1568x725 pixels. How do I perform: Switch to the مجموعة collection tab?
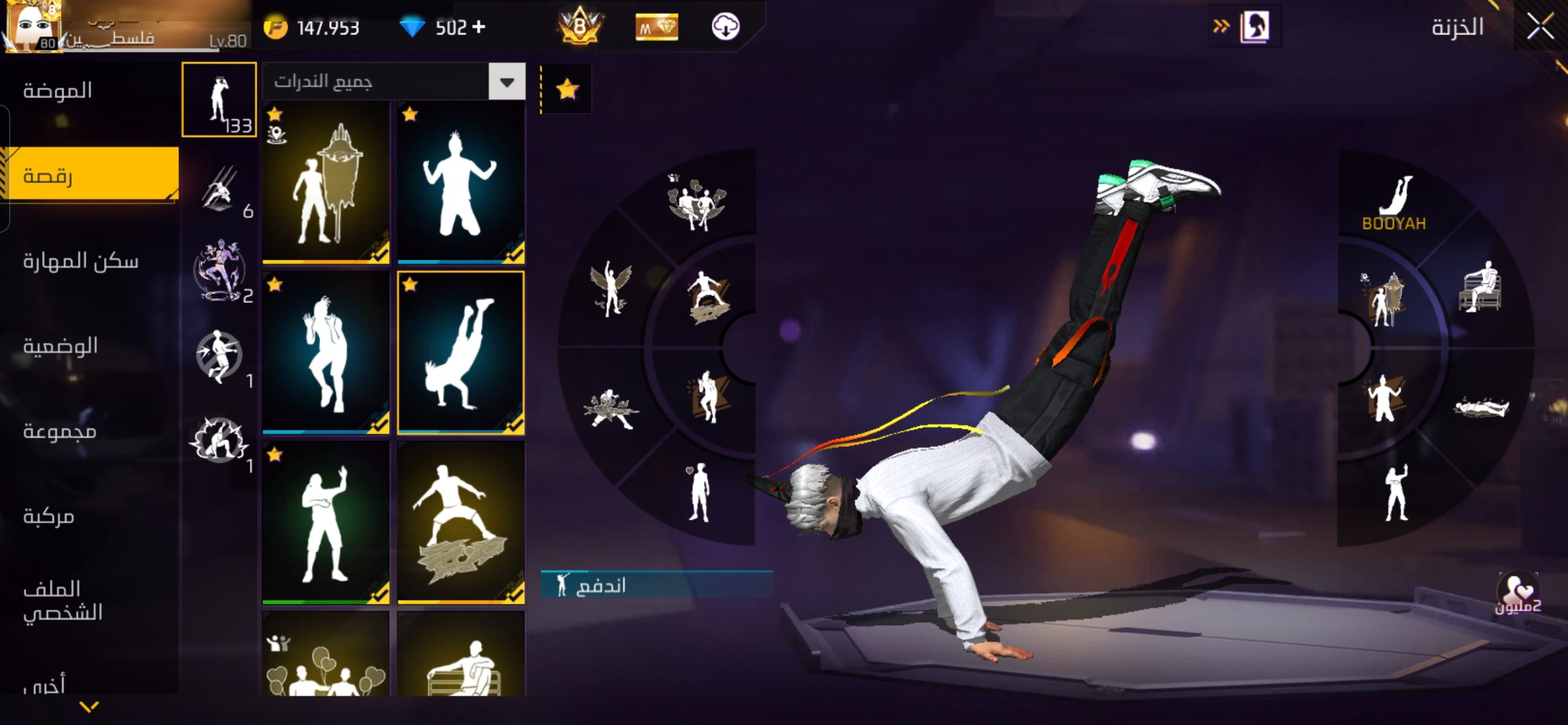tap(60, 431)
